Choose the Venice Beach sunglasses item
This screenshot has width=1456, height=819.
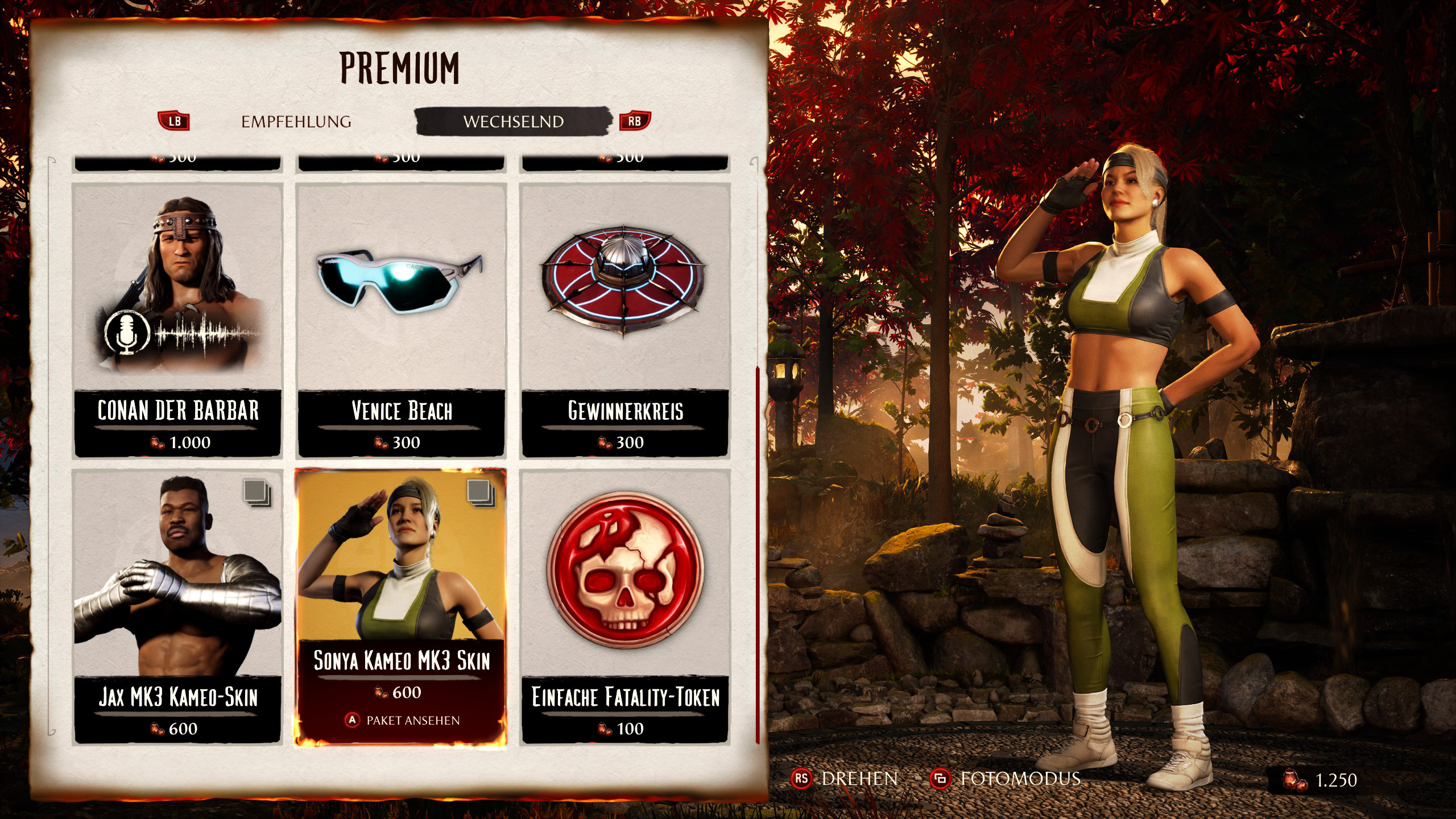pos(401,320)
